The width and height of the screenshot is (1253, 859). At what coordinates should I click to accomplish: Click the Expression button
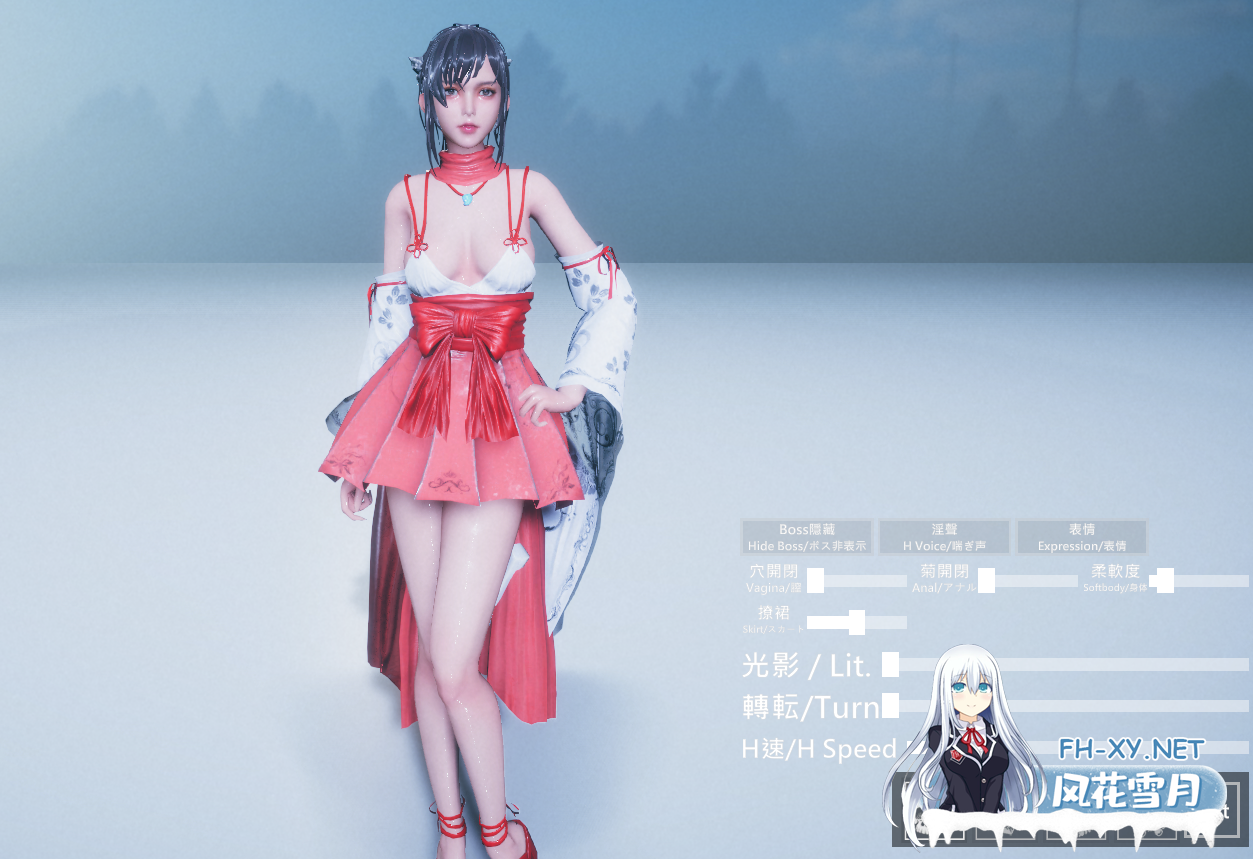tap(1081, 537)
